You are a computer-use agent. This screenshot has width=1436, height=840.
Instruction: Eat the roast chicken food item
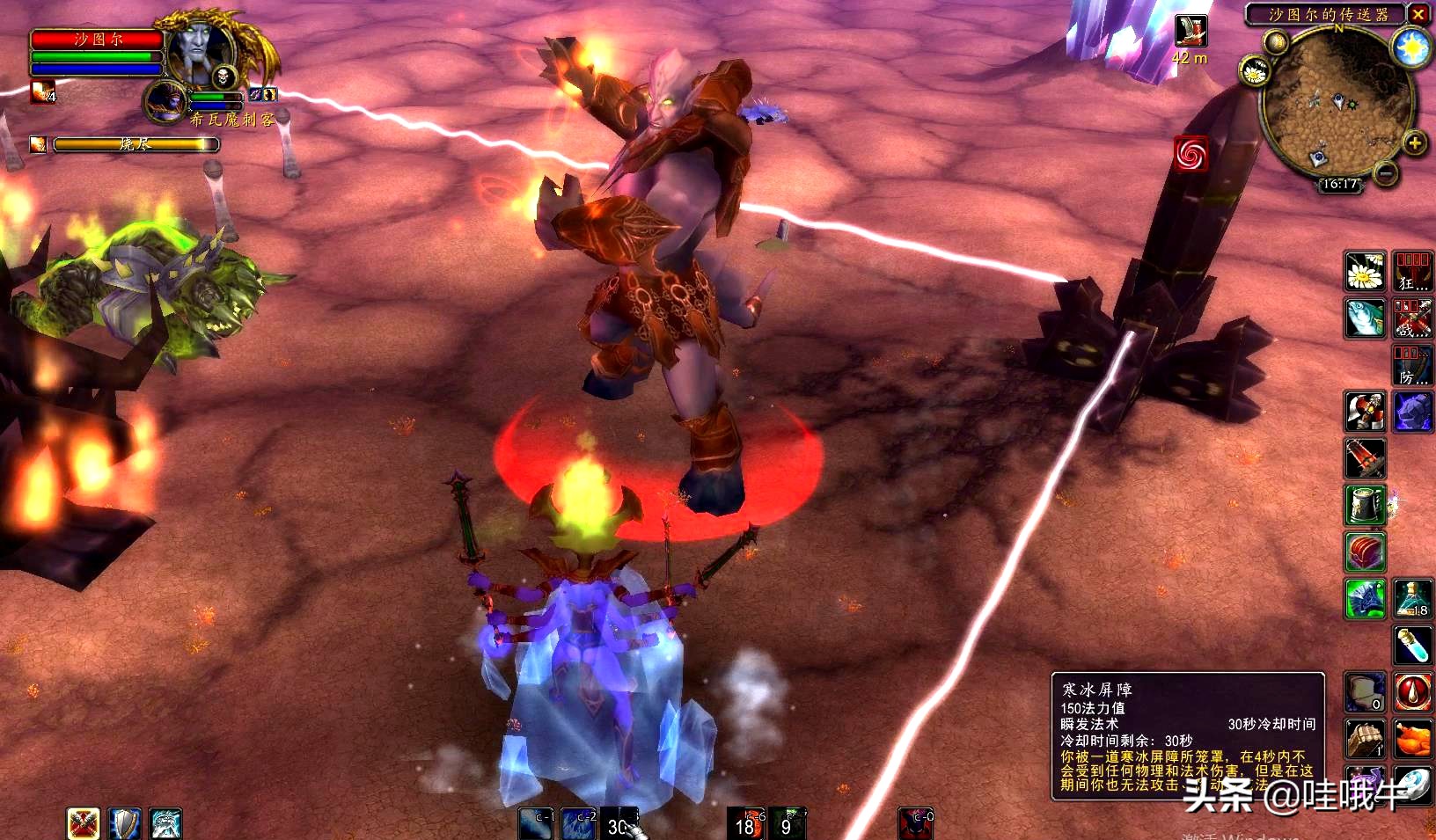coord(1412,739)
